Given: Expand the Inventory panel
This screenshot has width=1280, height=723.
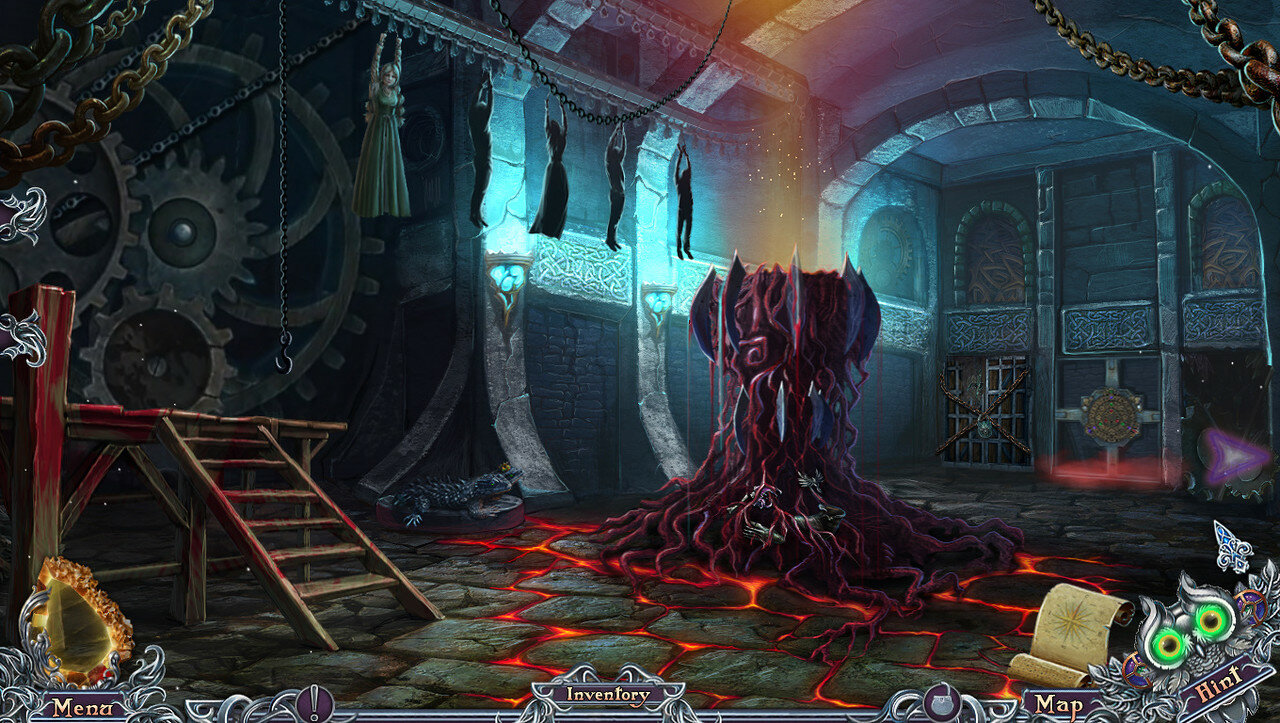Looking at the screenshot, I should 608,694.
